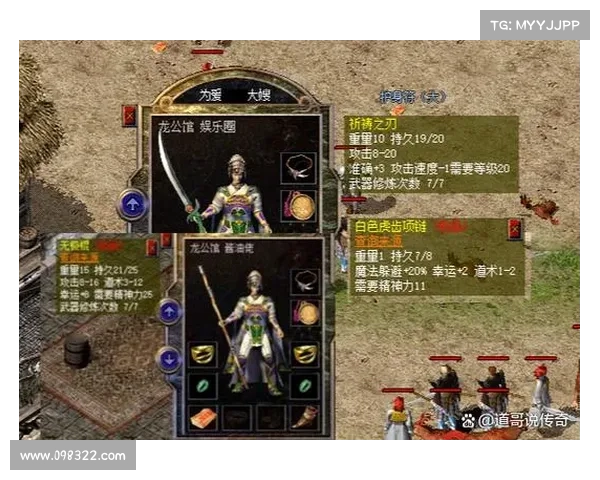Close the 为爱 大嫂 character panel

pos(129,116)
